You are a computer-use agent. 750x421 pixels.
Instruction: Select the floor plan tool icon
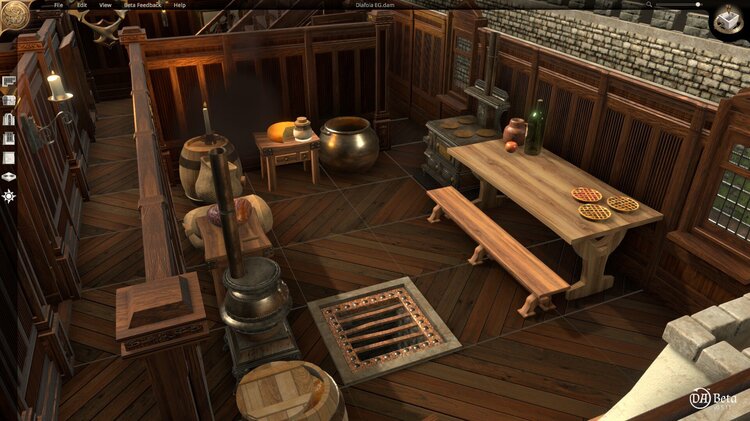[x=9, y=82]
